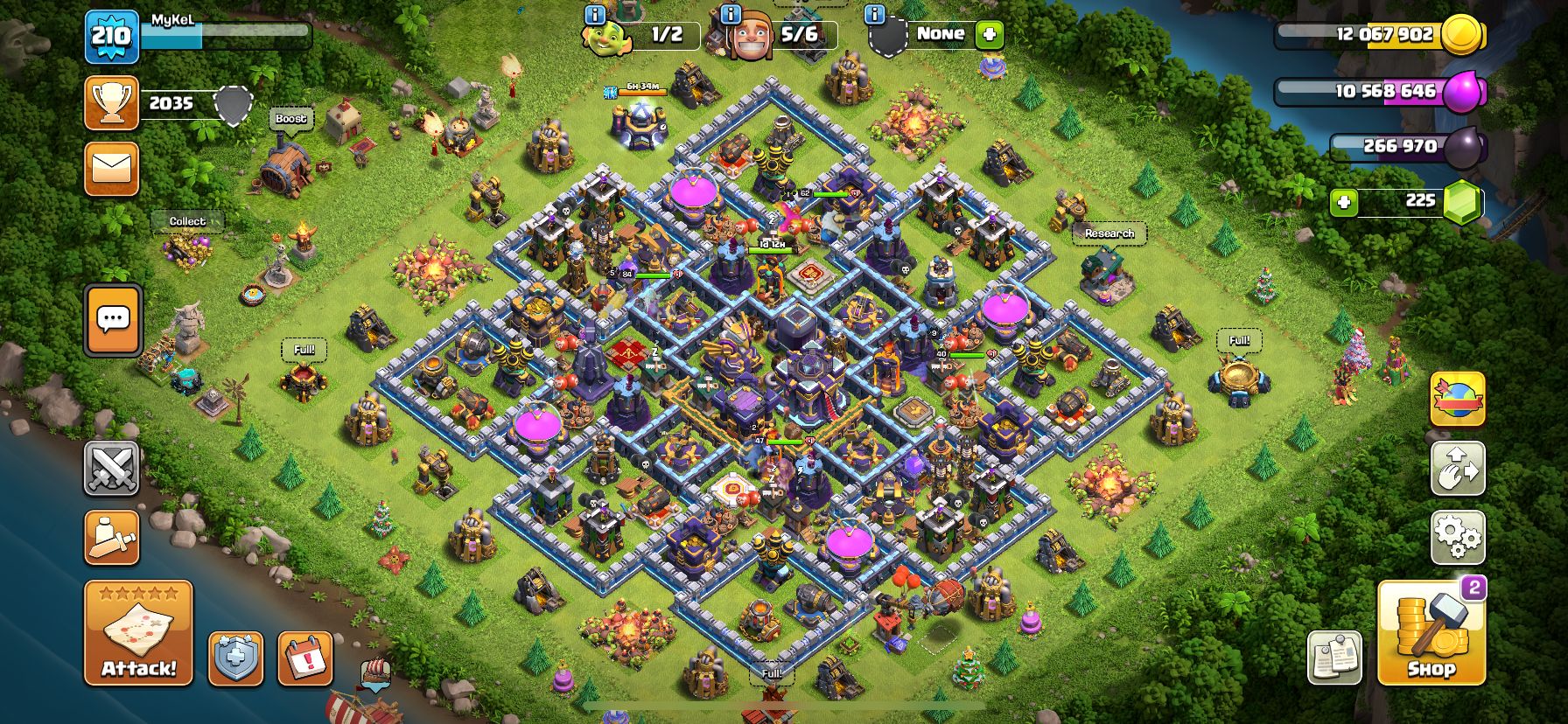Screen dimensions: 1568x724
Task: Open the player profile badge
Action: point(111,37)
